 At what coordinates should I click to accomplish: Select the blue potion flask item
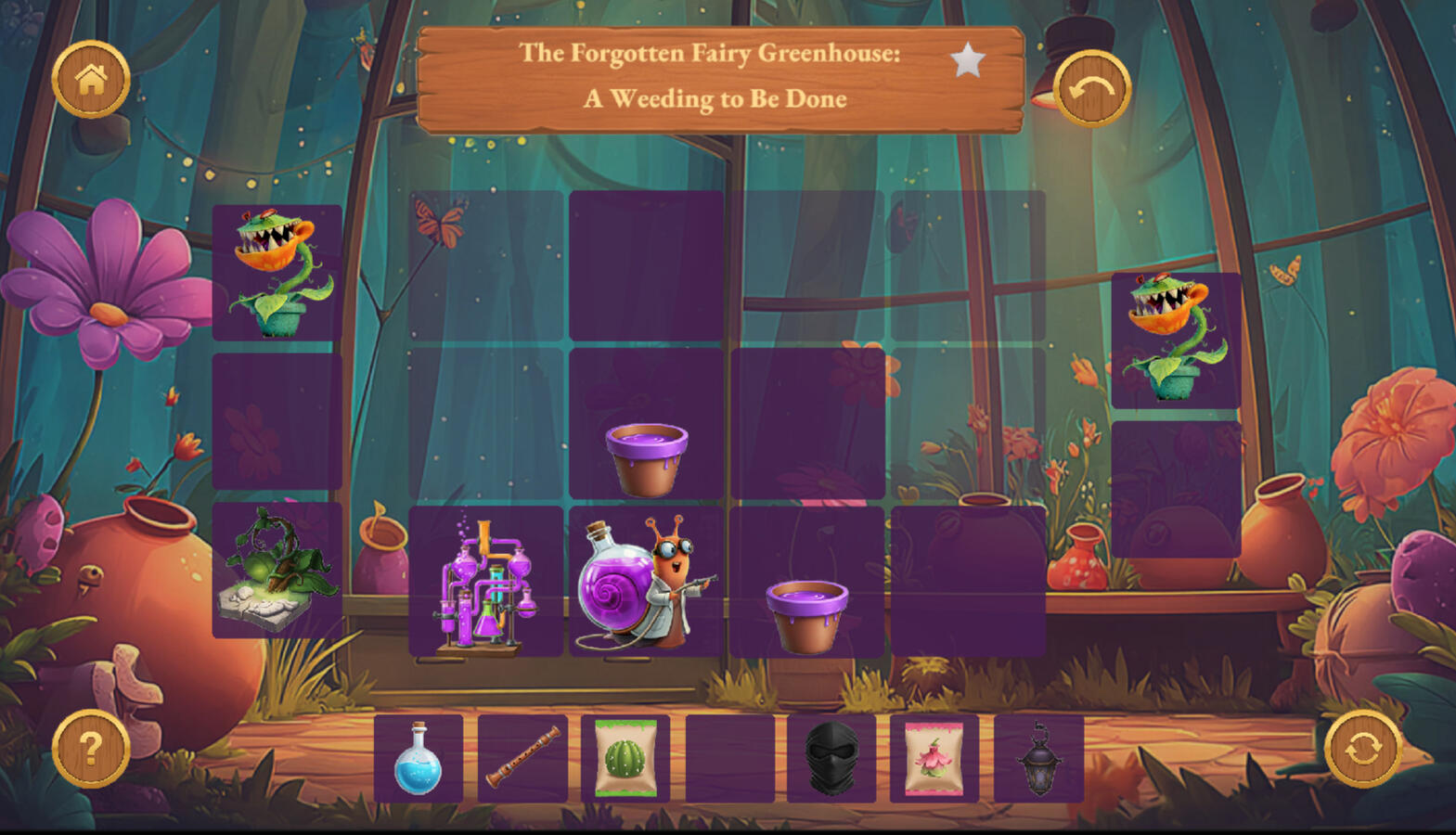coord(418,759)
